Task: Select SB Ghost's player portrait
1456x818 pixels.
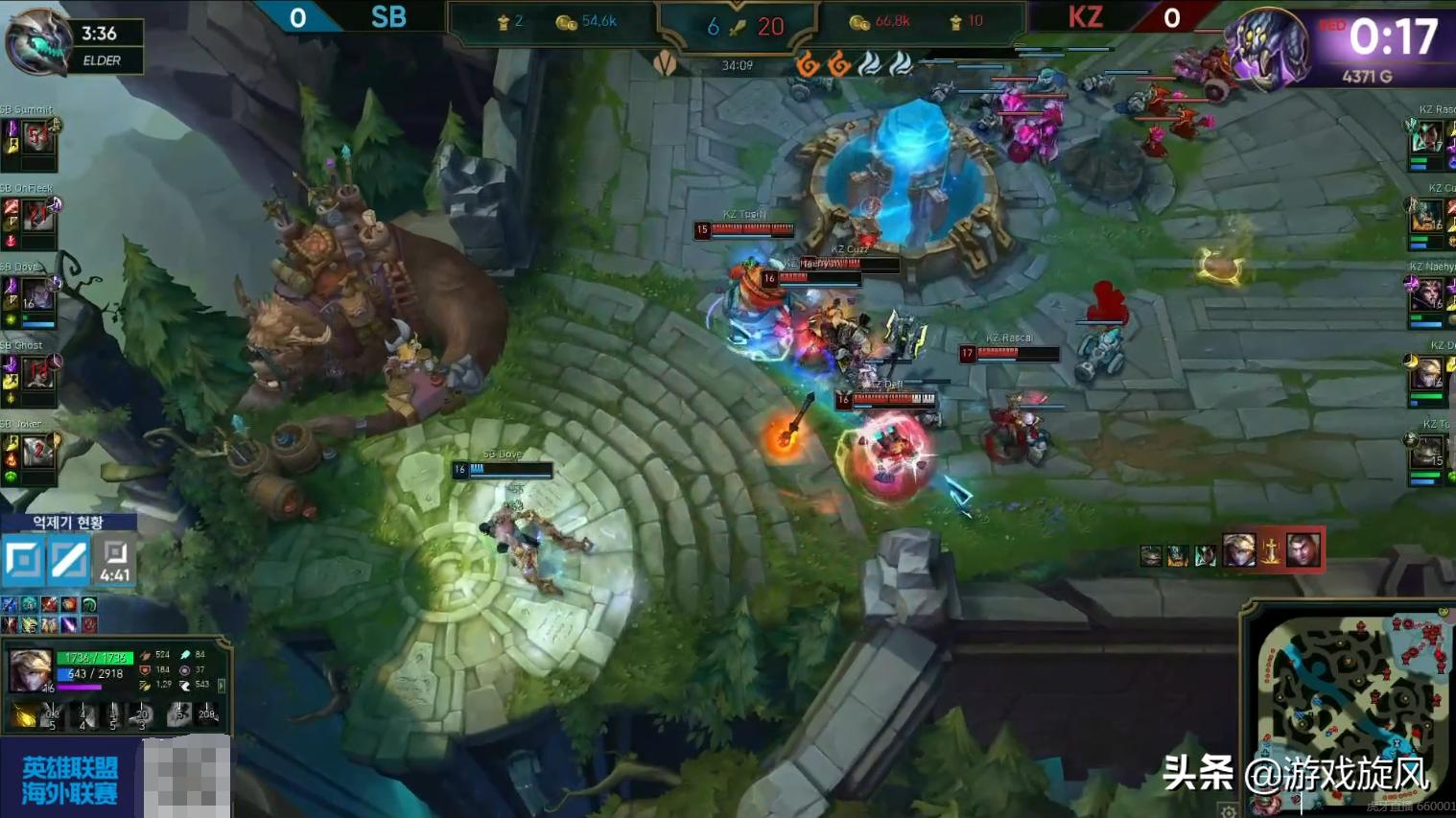Action: tap(38, 372)
